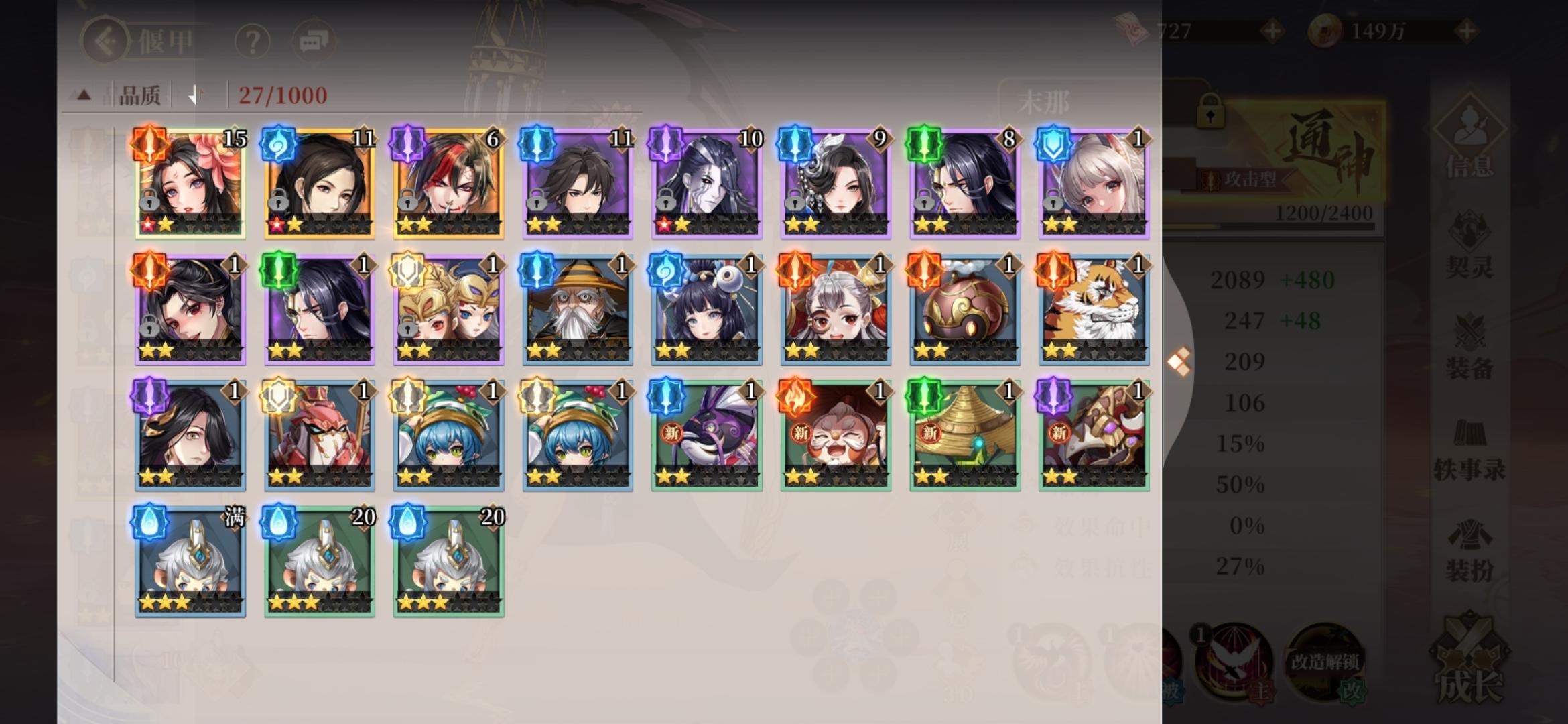This screenshot has width=1568, height=724.
Task: Open the 品质 quality sort dropdown
Action: click(x=141, y=93)
